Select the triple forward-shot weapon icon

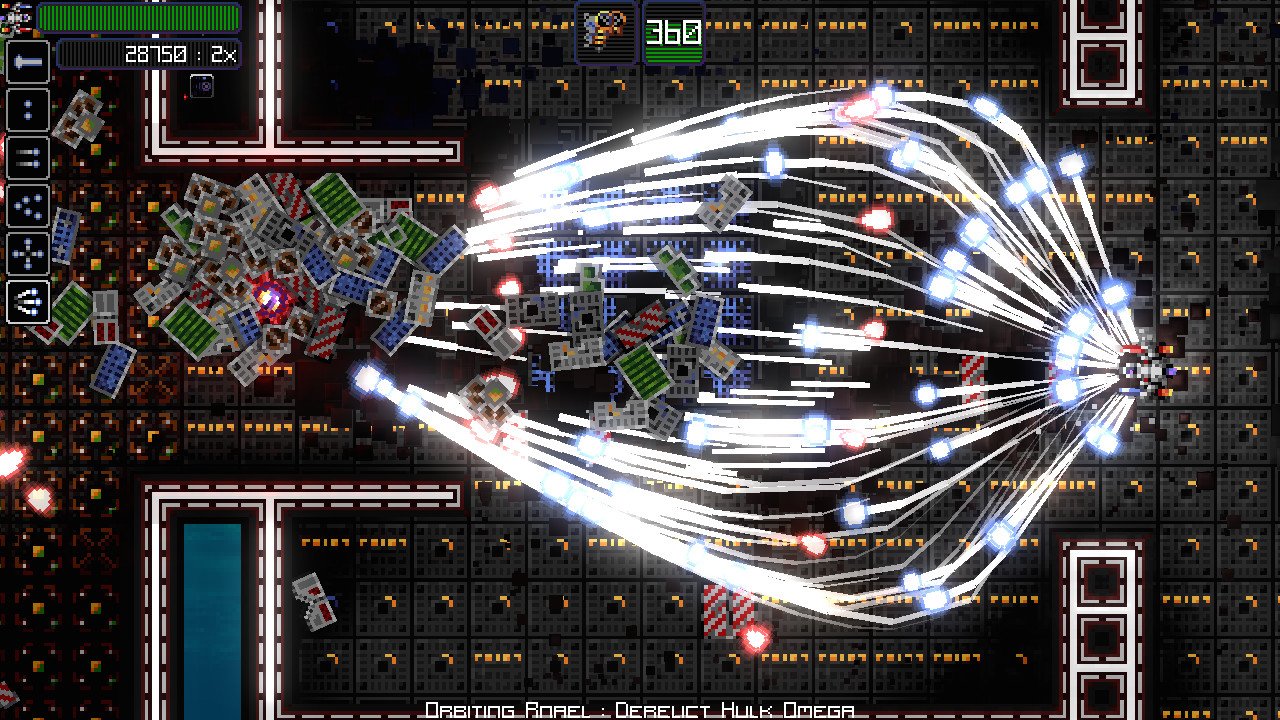[27, 301]
